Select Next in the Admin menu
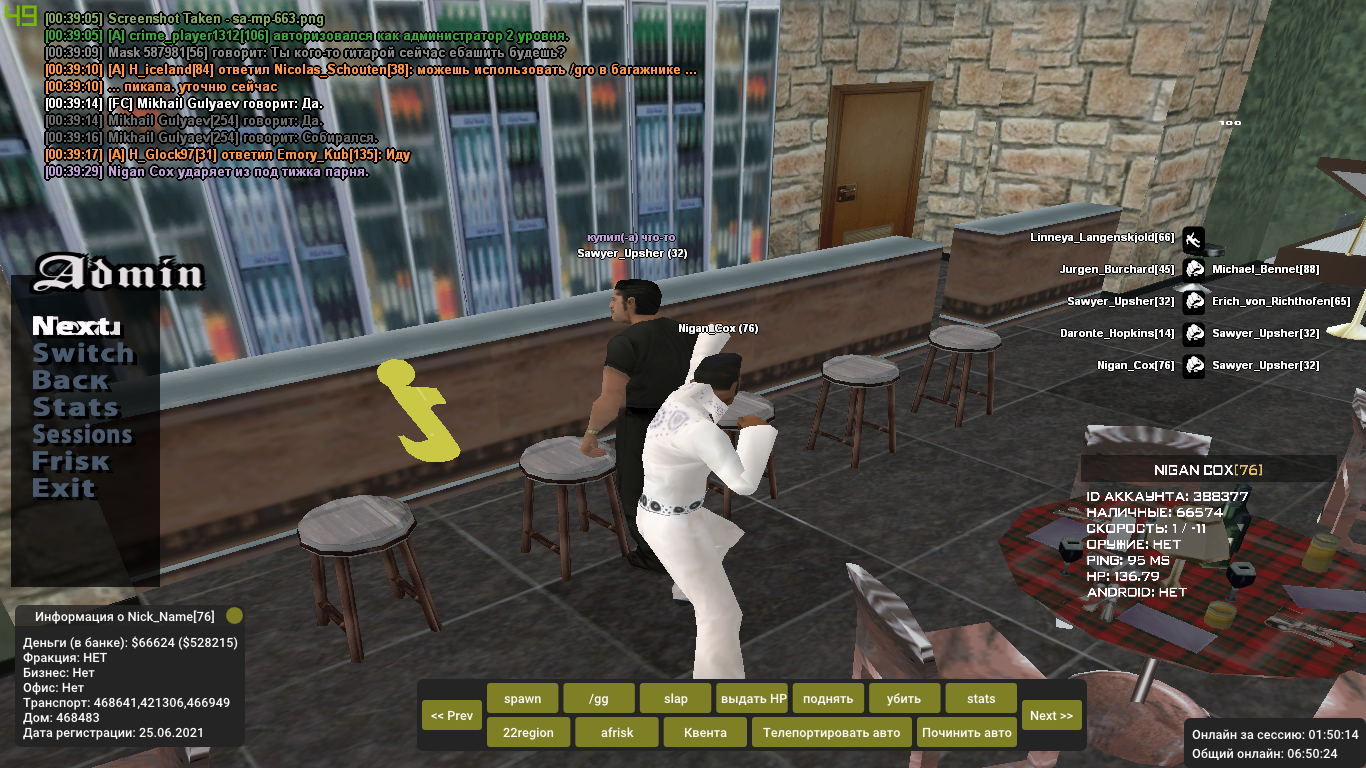The image size is (1366, 768). pyautogui.click(x=76, y=326)
